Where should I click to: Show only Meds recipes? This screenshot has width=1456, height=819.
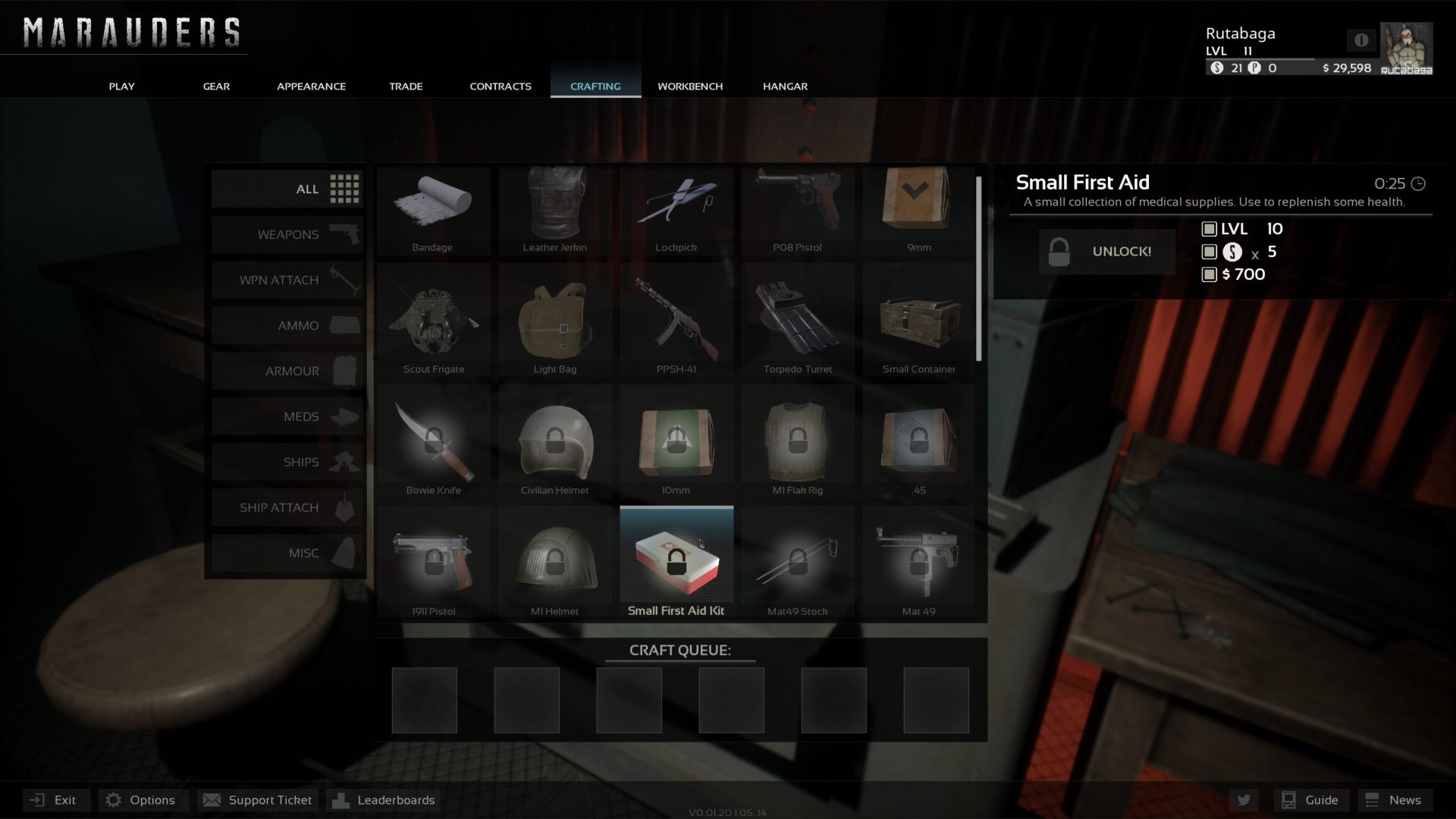click(x=287, y=416)
